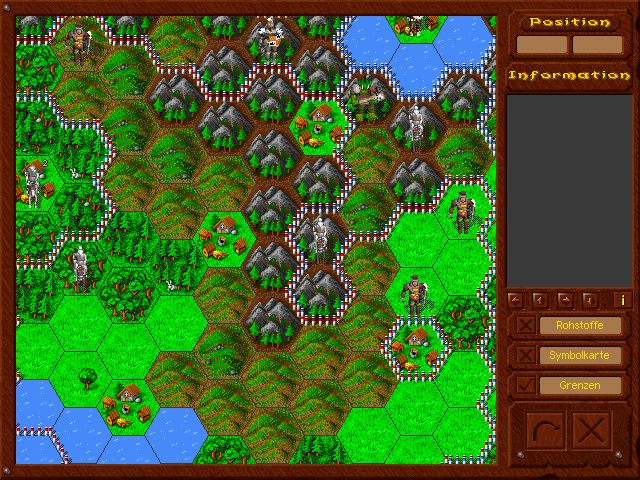Select the Grenzen label button
Screen dimensions: 640x480
pyautogui.click(x=580, y=385)
